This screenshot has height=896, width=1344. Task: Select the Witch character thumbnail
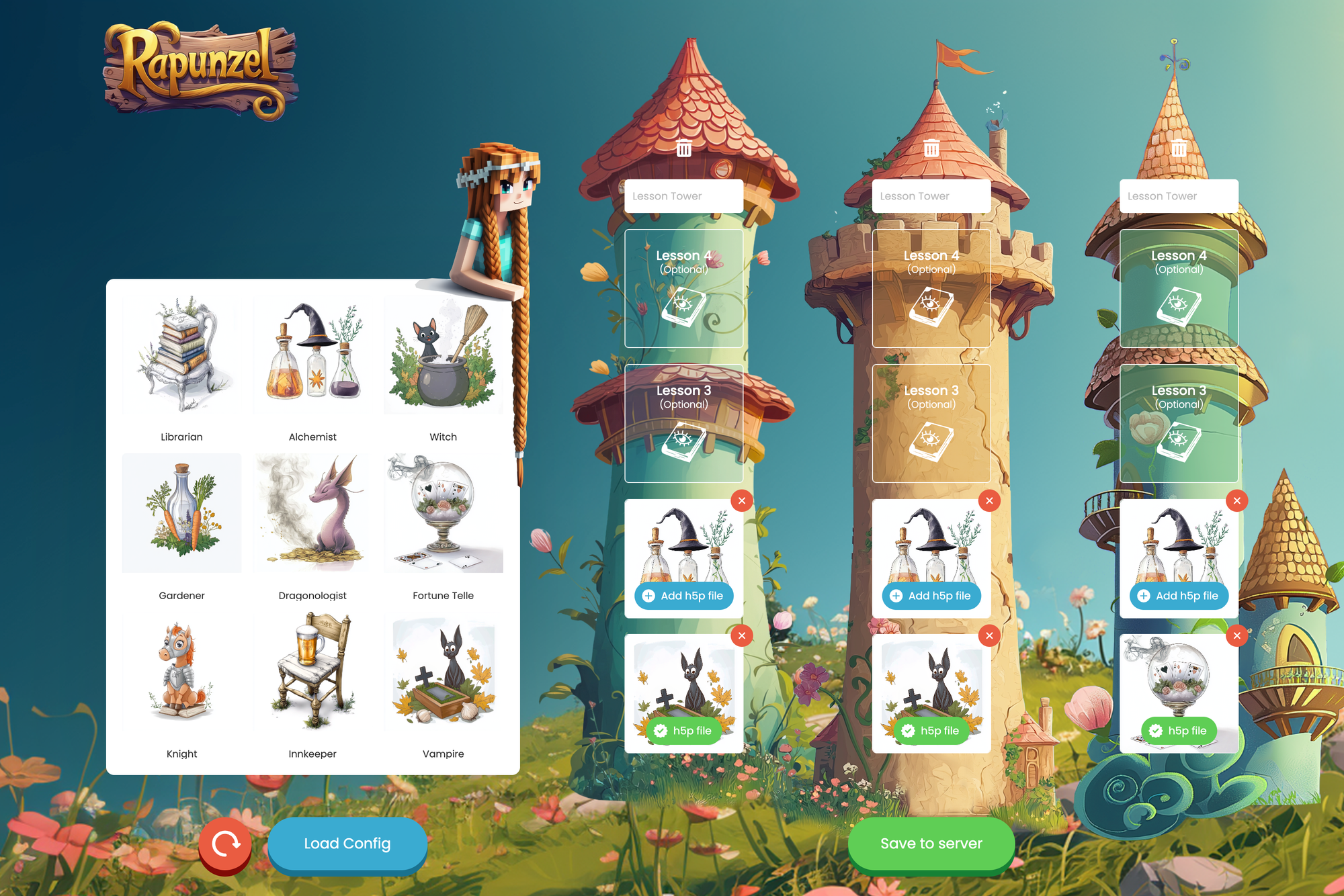[443, 354]
